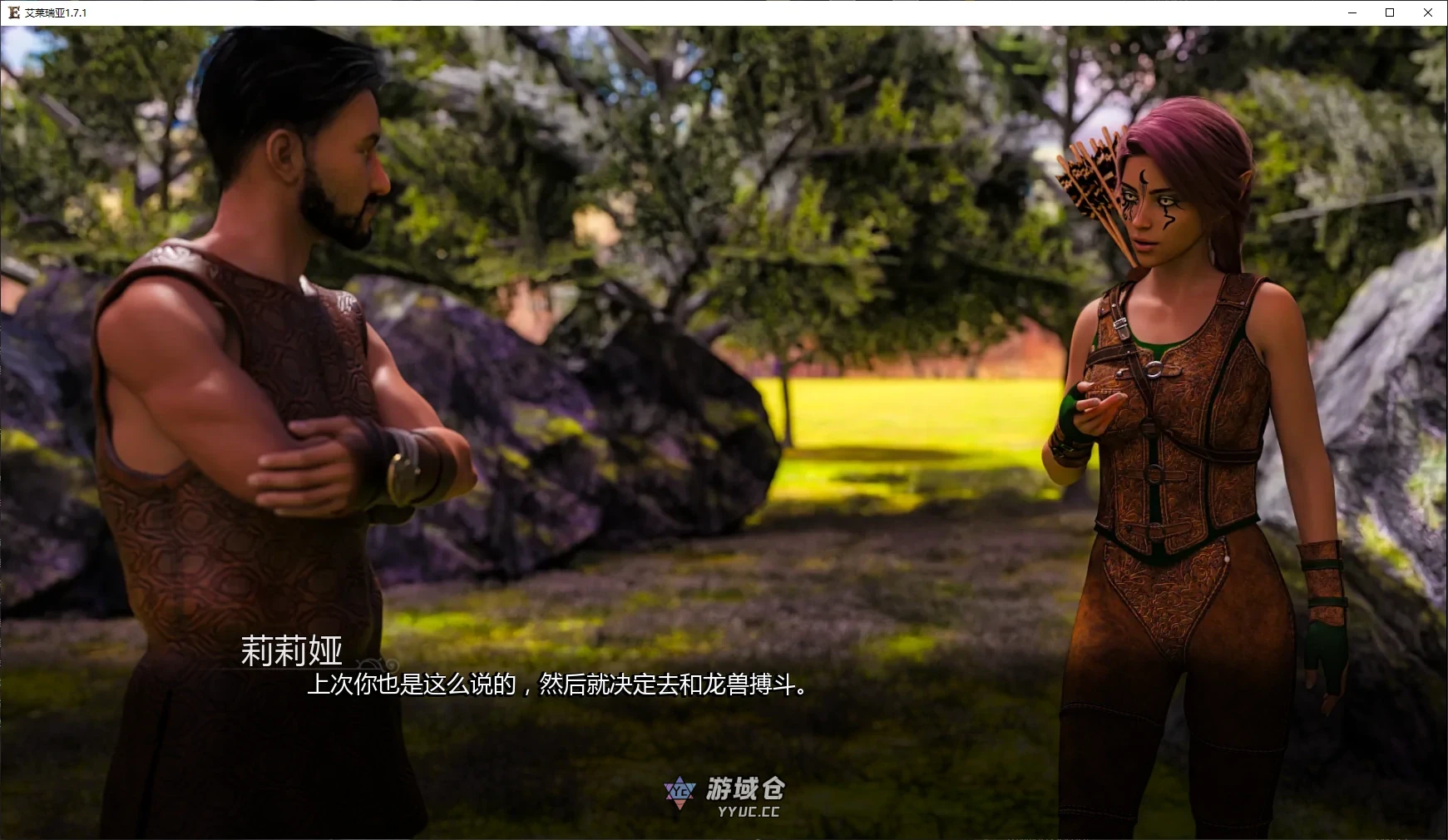Click the minimize button

tap(1351, 12)
